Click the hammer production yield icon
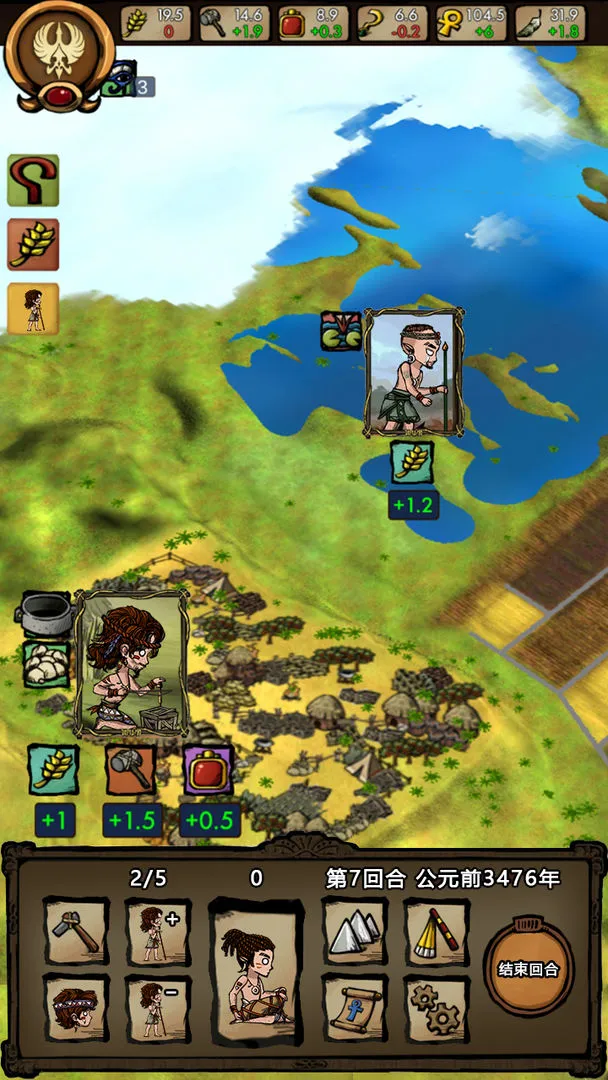Screen dimensions: 608x1080 pyautogui.click(x=131, y=770)
